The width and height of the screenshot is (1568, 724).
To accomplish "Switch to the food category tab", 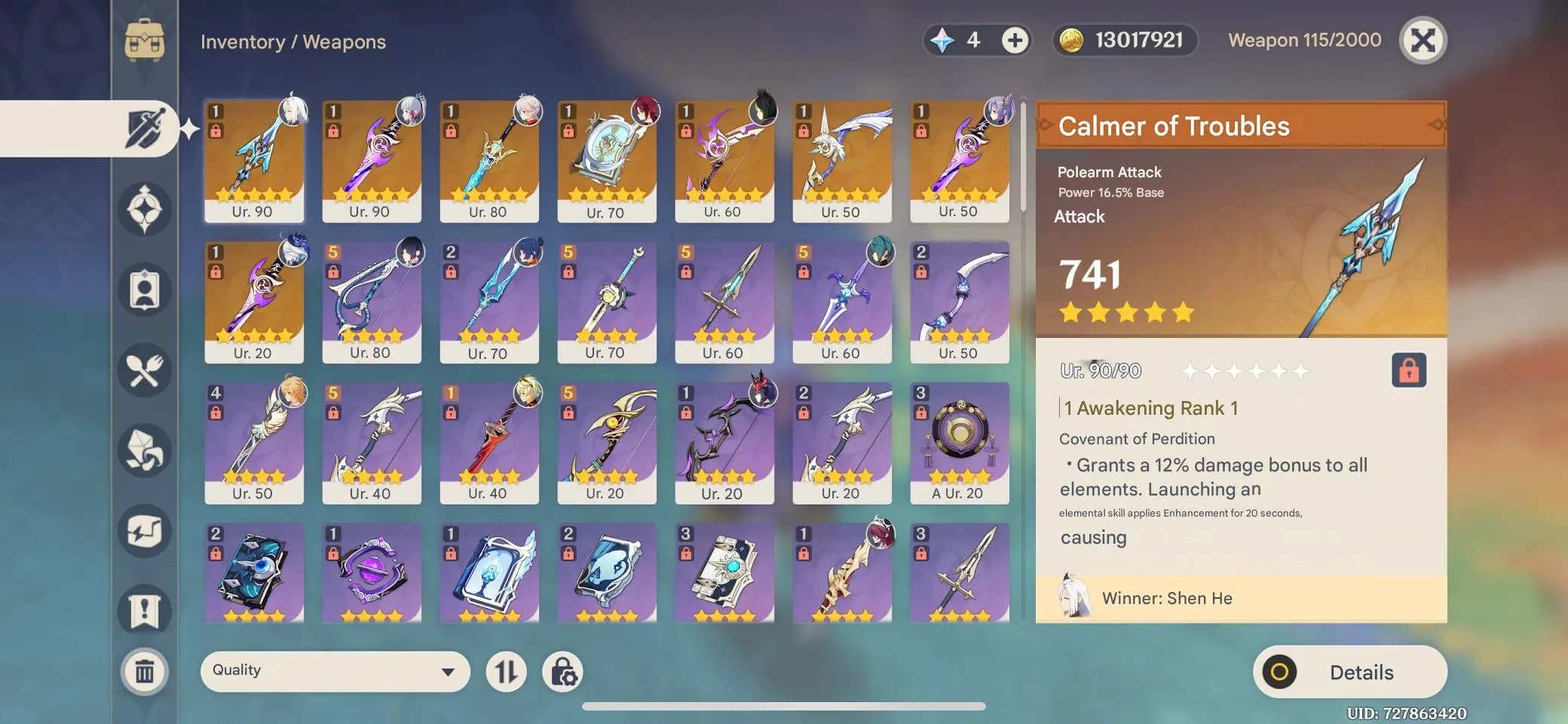I will [x=144, y=370].
